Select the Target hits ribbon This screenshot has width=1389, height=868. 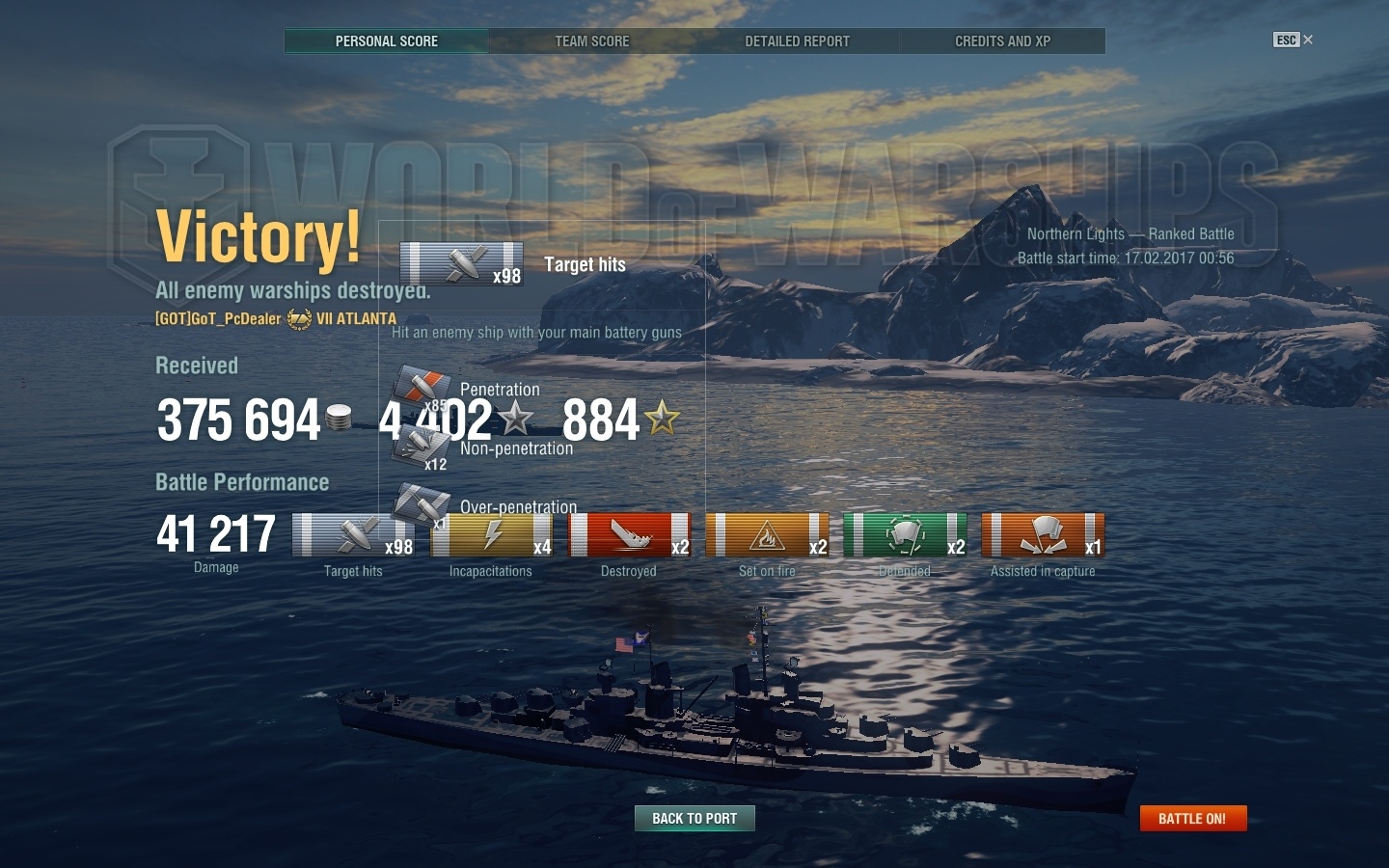click(x=353, y=535)
